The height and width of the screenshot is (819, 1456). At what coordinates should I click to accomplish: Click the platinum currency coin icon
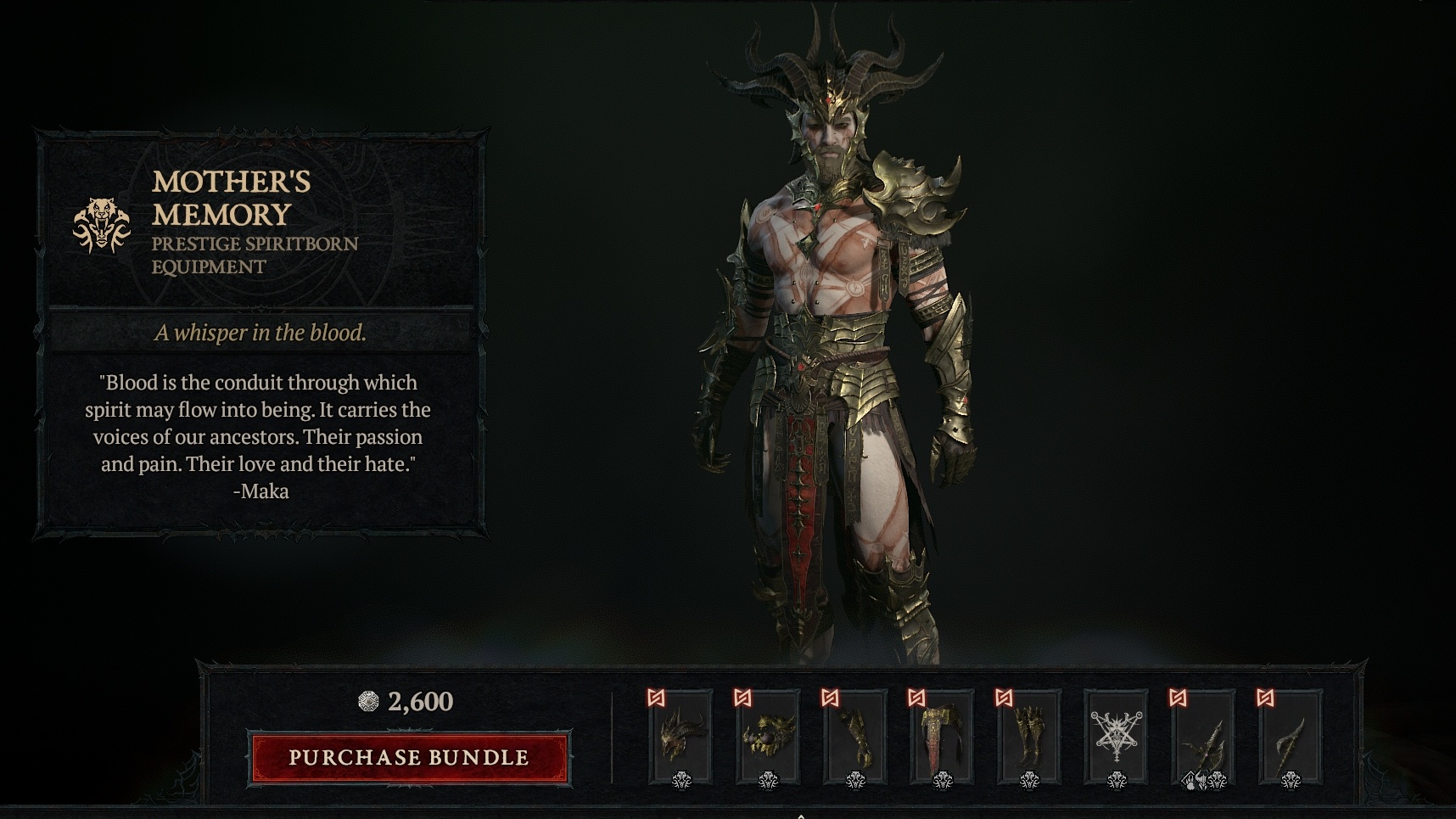click(x=368, y=702)
